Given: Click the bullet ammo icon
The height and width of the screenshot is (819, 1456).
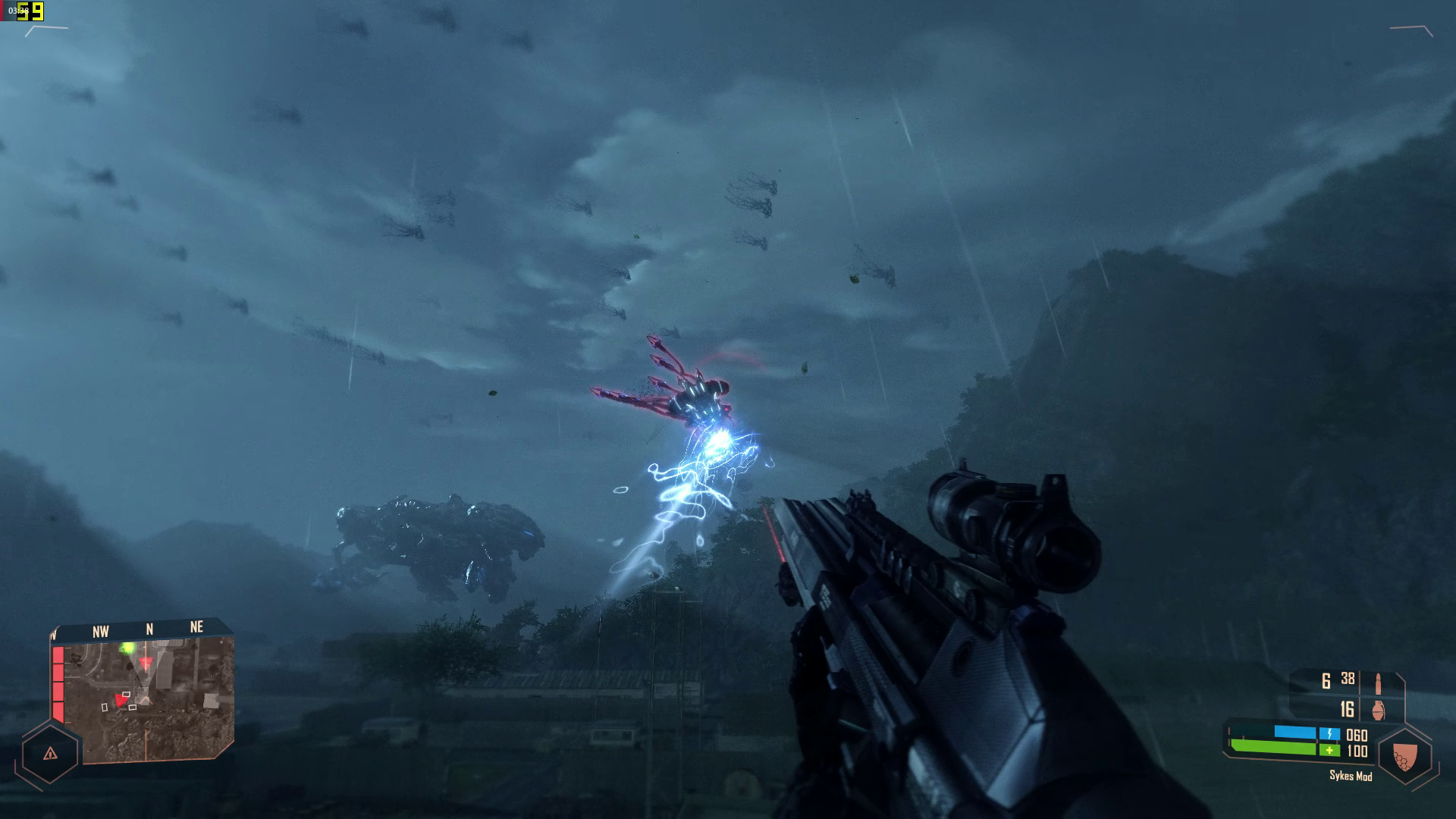Looking at the screenshot, I should coord(1379,682).
